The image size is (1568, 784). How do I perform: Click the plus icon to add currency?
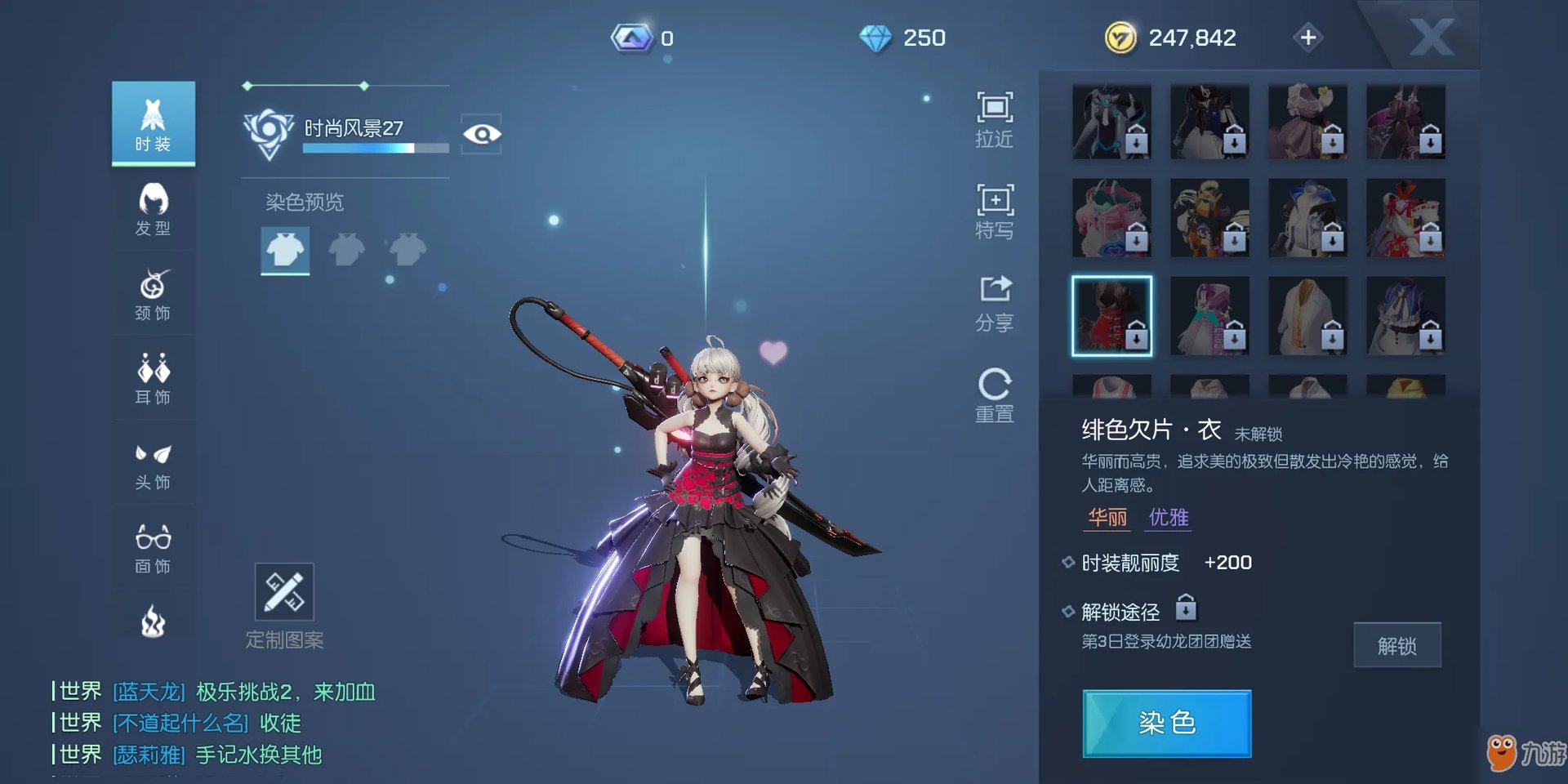tap(1307, 37)
